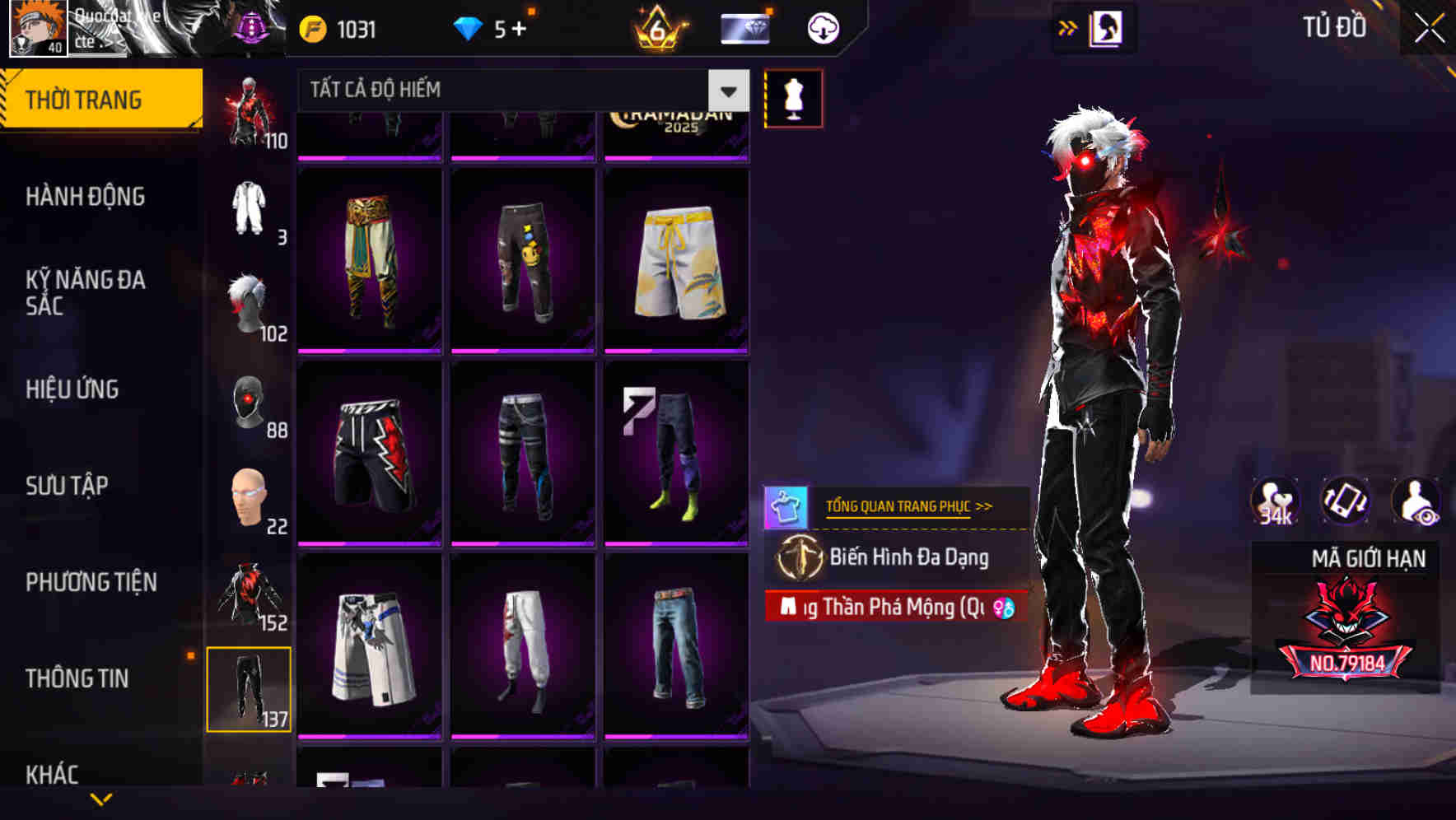Open the diamond membership card icon
Screen dimensions: 1456x820
point(744,26)
